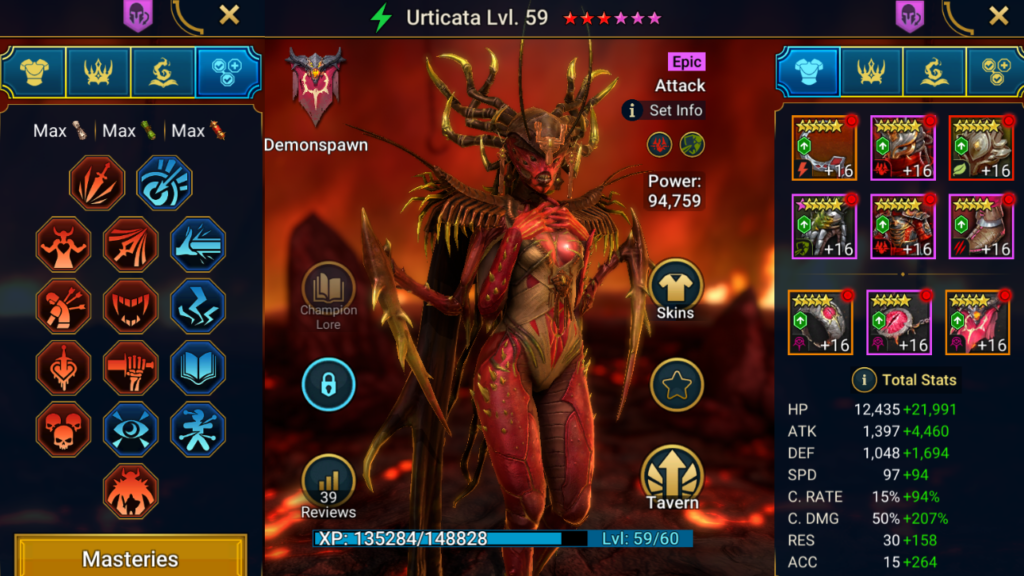Select the equipped amulet slot
1024x576 pixels.
click(899, 322)
